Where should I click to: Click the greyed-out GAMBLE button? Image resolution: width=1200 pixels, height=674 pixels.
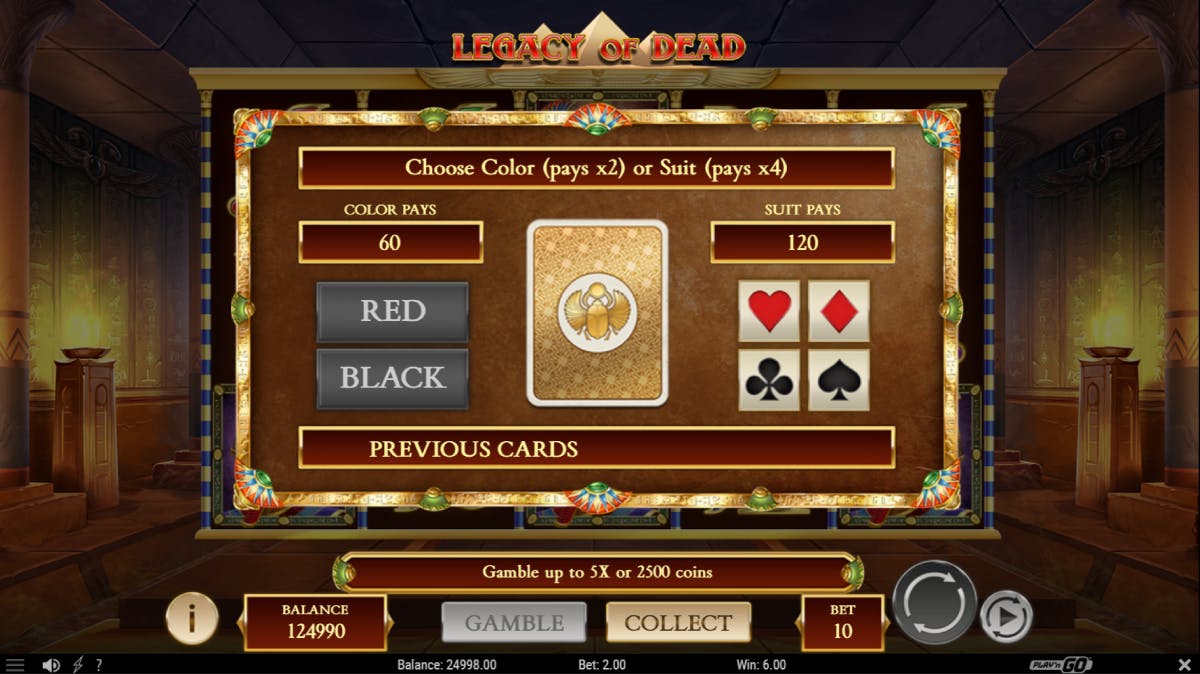pos(514,623)
